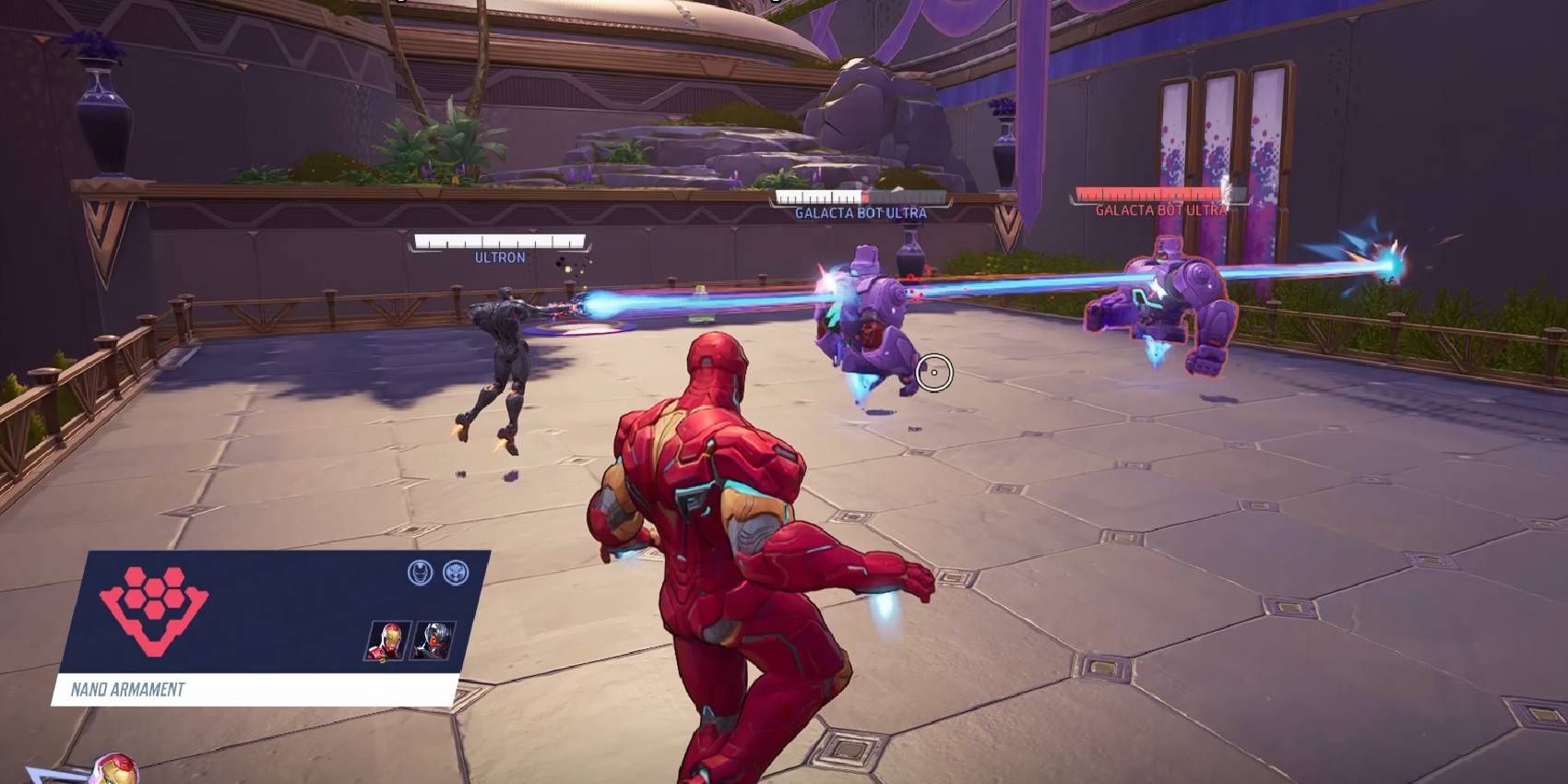Screen dimensions: 1568x784
Task: Click the Ultron portrait in team-up panel
Action: coord(432,640)
